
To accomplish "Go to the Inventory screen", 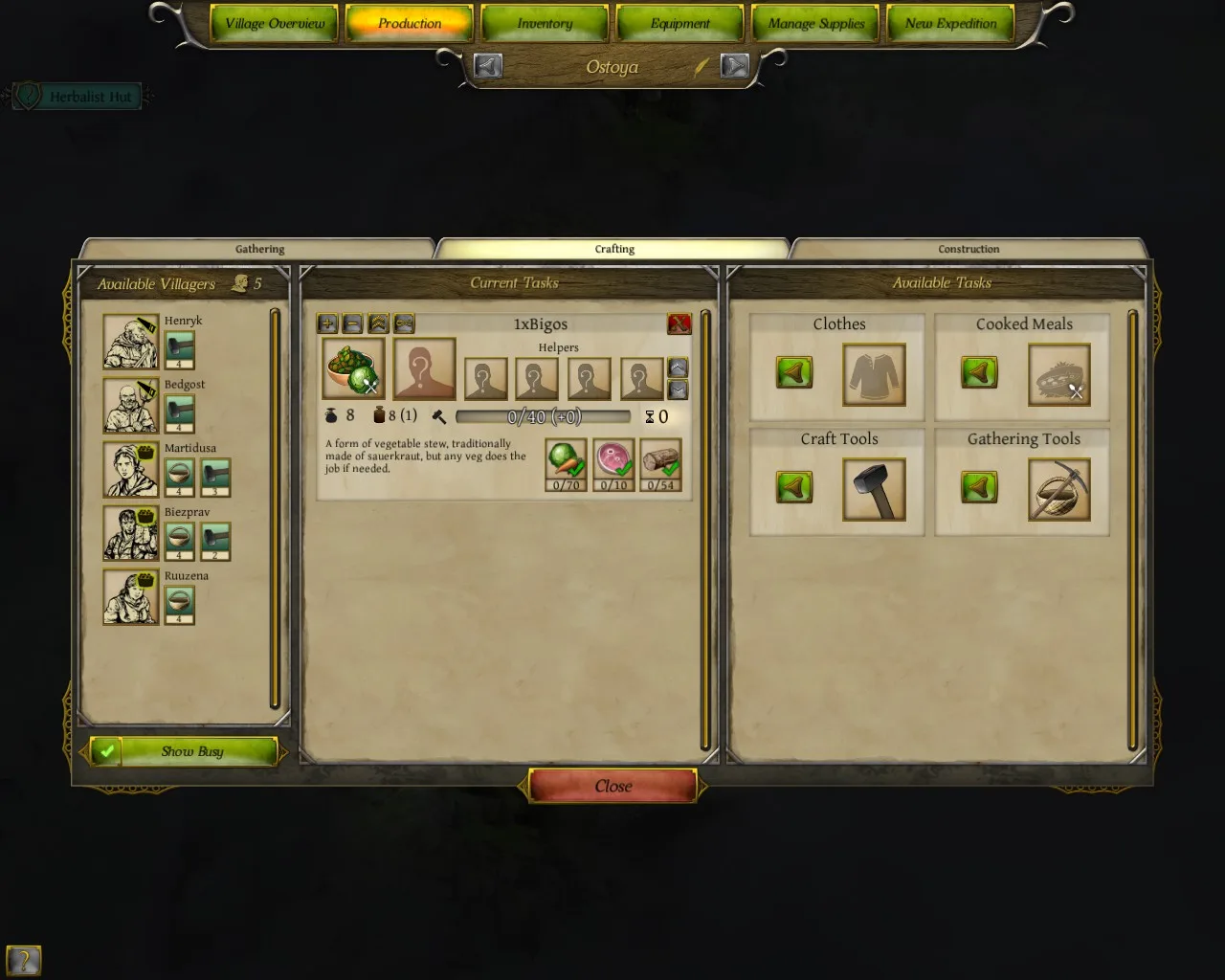I will [545, 24].
